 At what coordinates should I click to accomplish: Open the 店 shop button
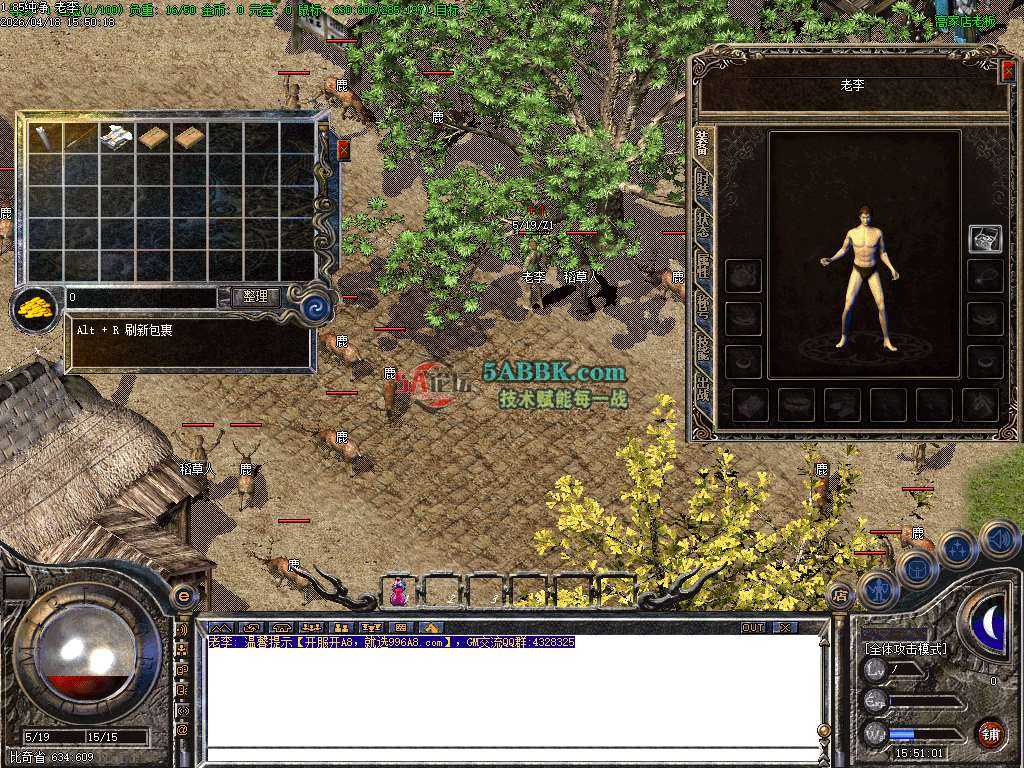(x=841, y=594)
